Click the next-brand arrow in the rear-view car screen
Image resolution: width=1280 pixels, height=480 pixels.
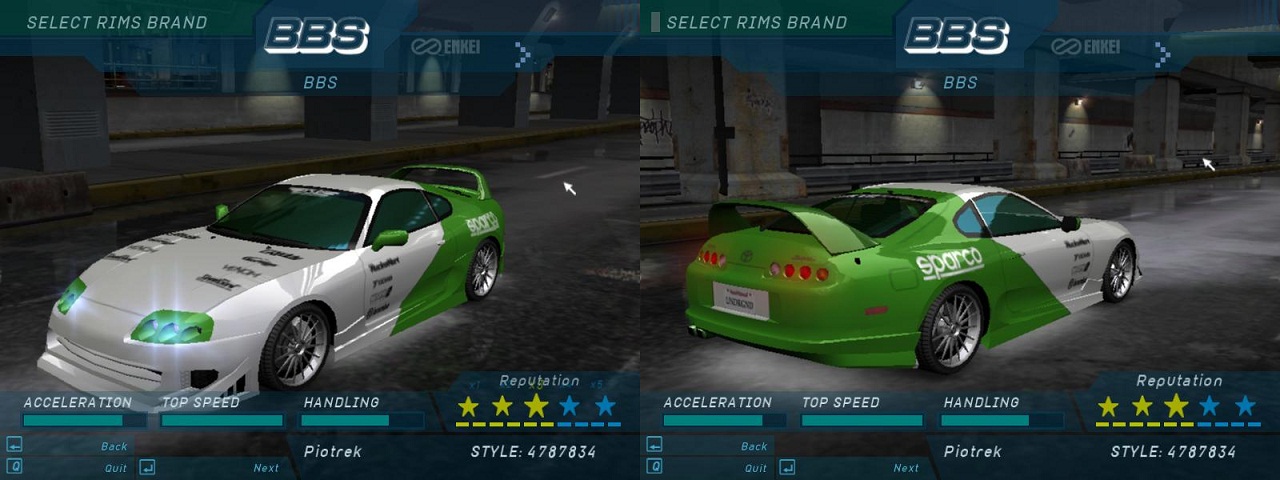pyautogui.click(x=1162, y=54)
